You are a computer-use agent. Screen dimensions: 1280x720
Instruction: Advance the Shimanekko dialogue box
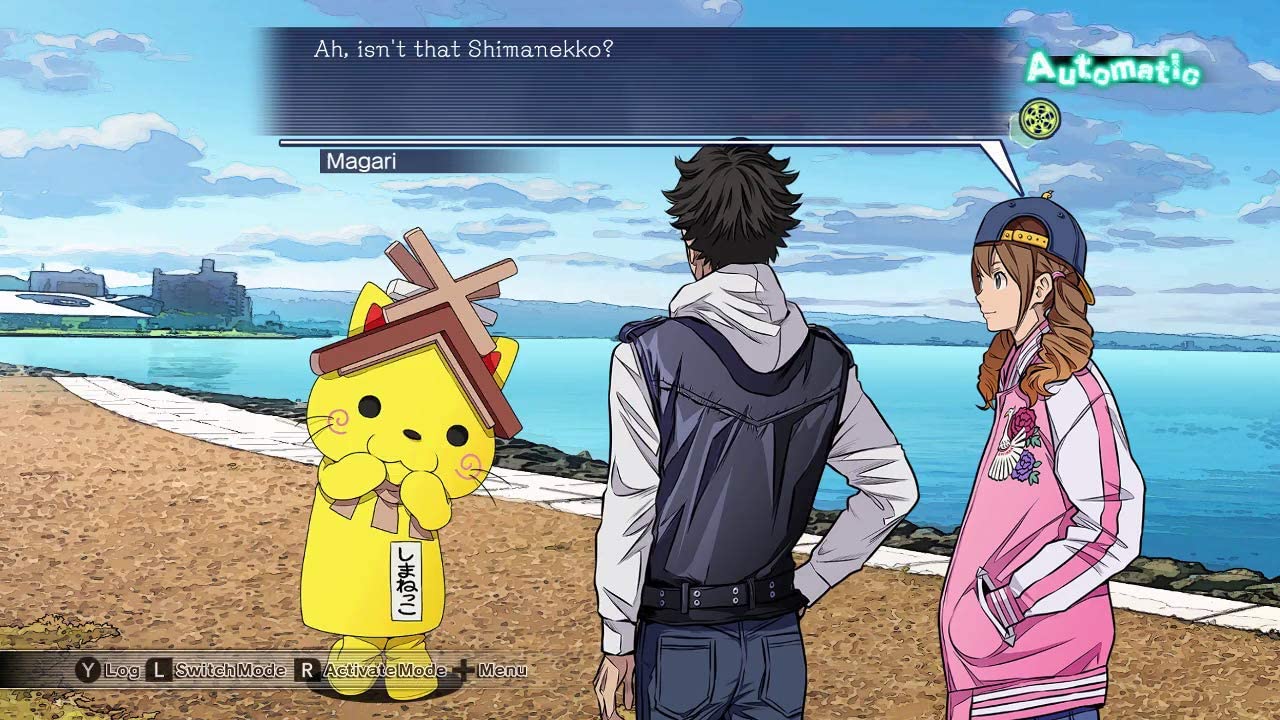(x=640, y=82)
